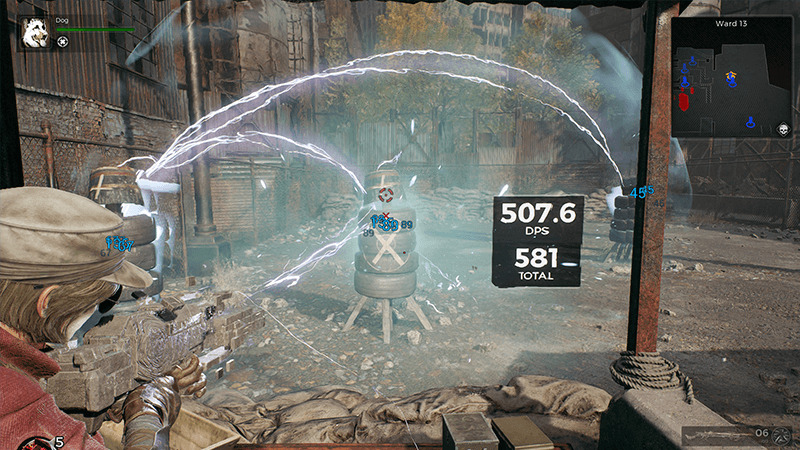Click the orange player marker on the minimap
This screenshot has height=450, width=800.
tap(731, 74)
